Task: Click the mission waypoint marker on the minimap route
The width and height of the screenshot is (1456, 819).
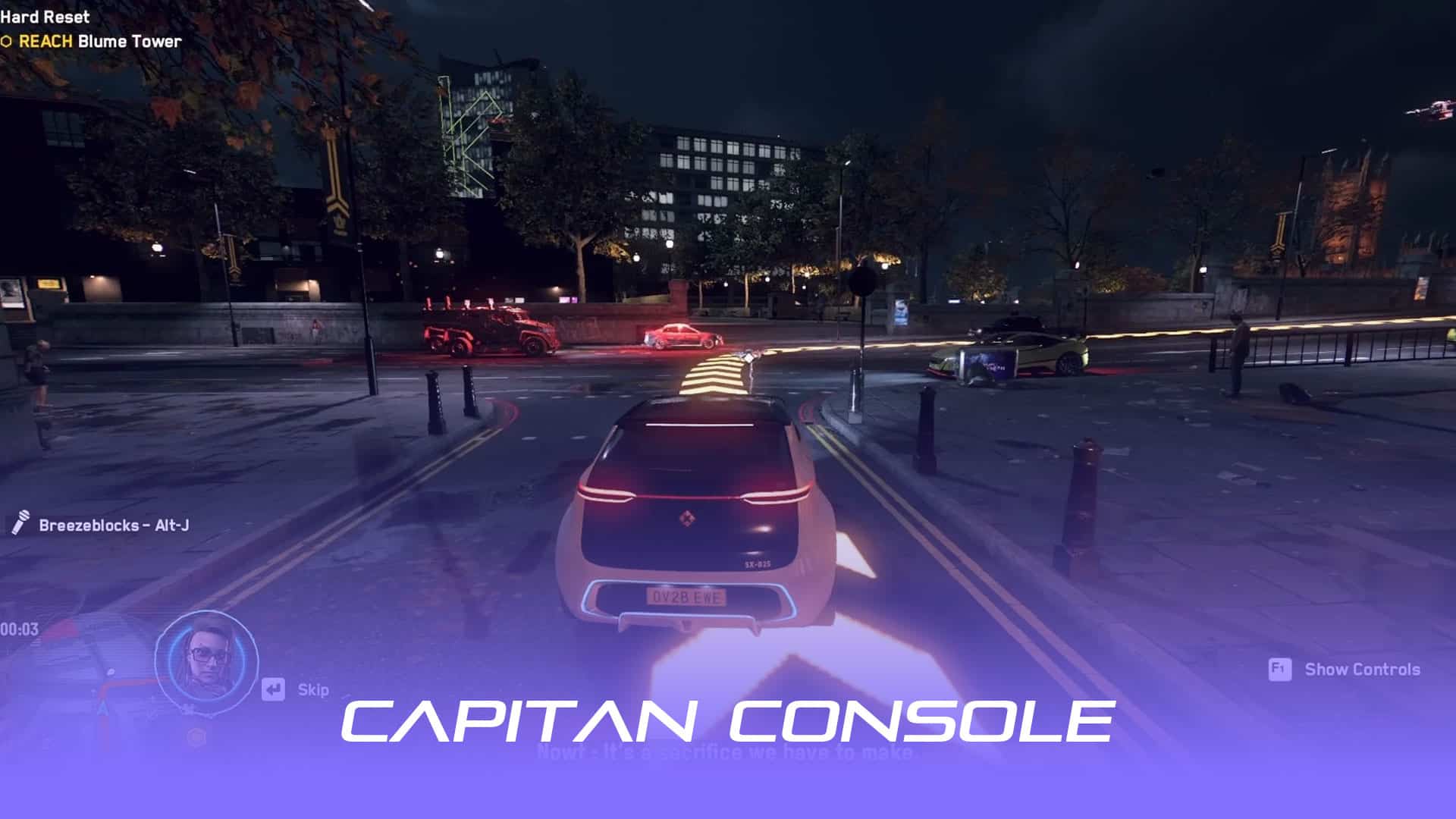Action: (x=110, y=673)
